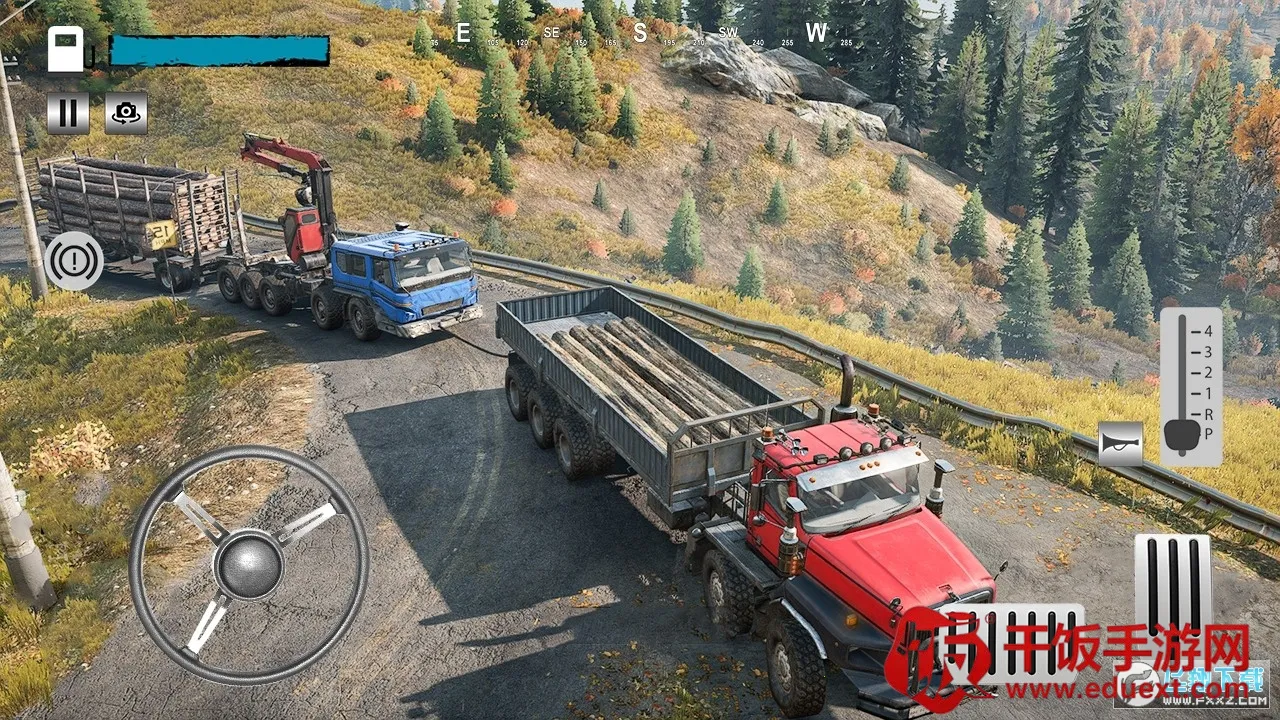
Task: Switch camera view with the camera icon
Action: [x=126, y=113]
